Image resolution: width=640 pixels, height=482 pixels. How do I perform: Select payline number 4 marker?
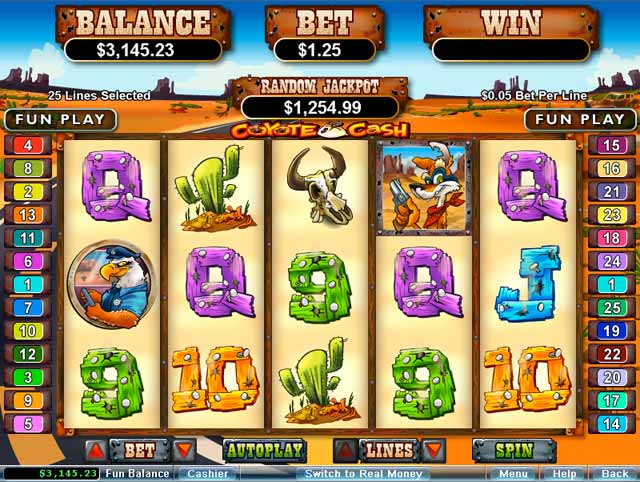[x=27, y=145]
